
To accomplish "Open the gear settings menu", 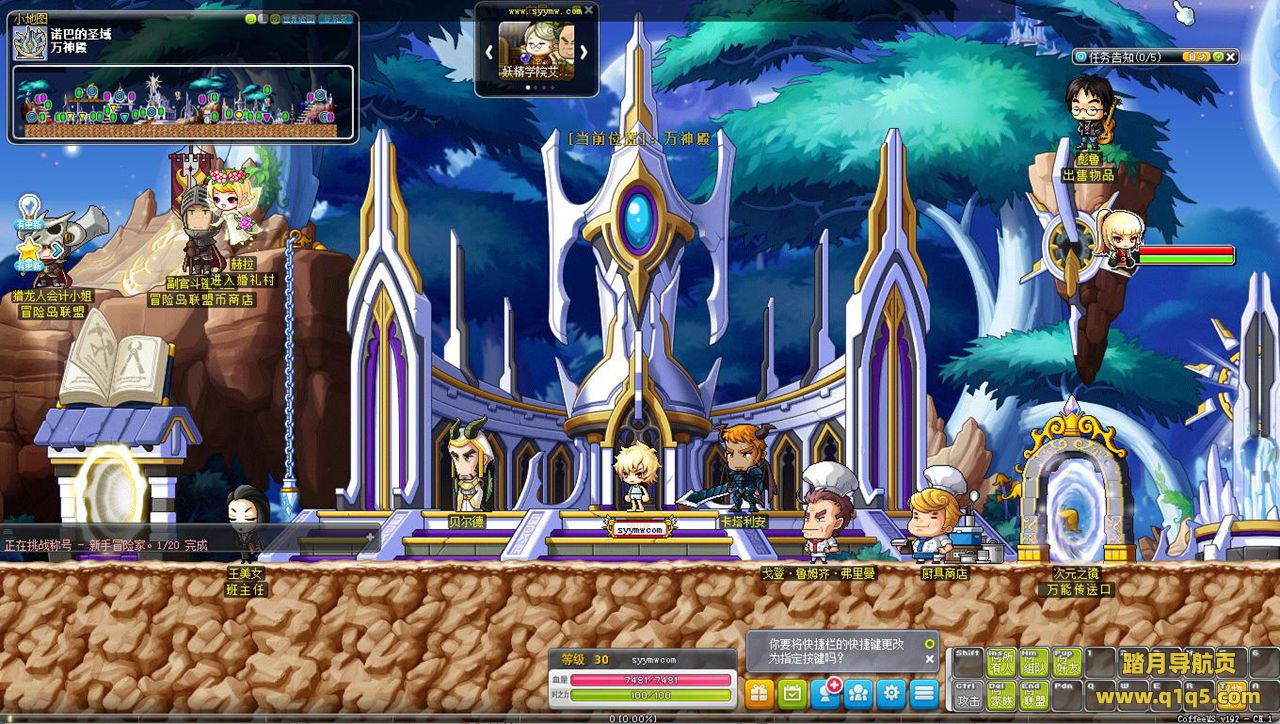I will (891, 692).
